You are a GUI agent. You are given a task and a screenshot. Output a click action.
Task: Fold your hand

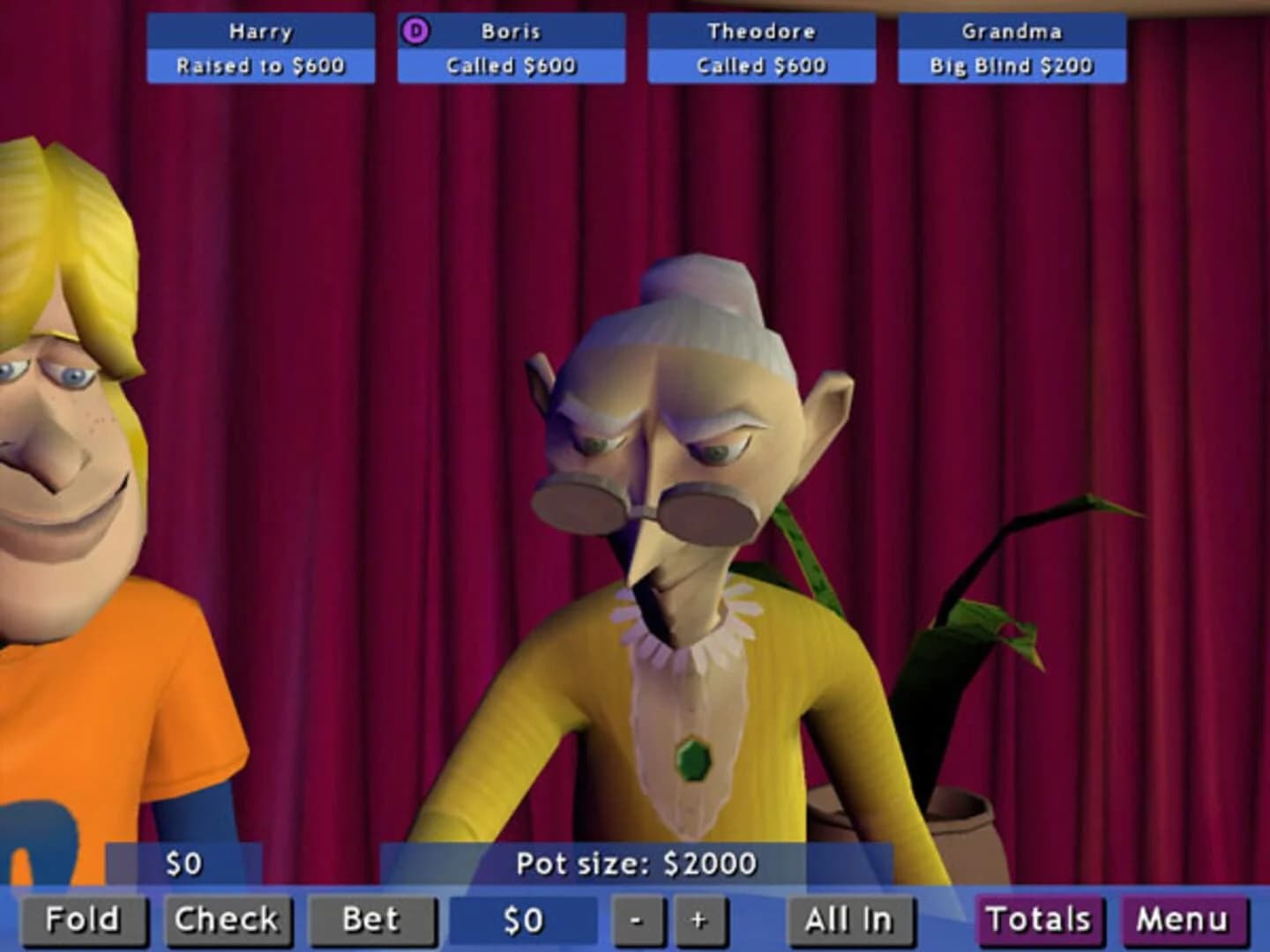[x=86, y=919]
